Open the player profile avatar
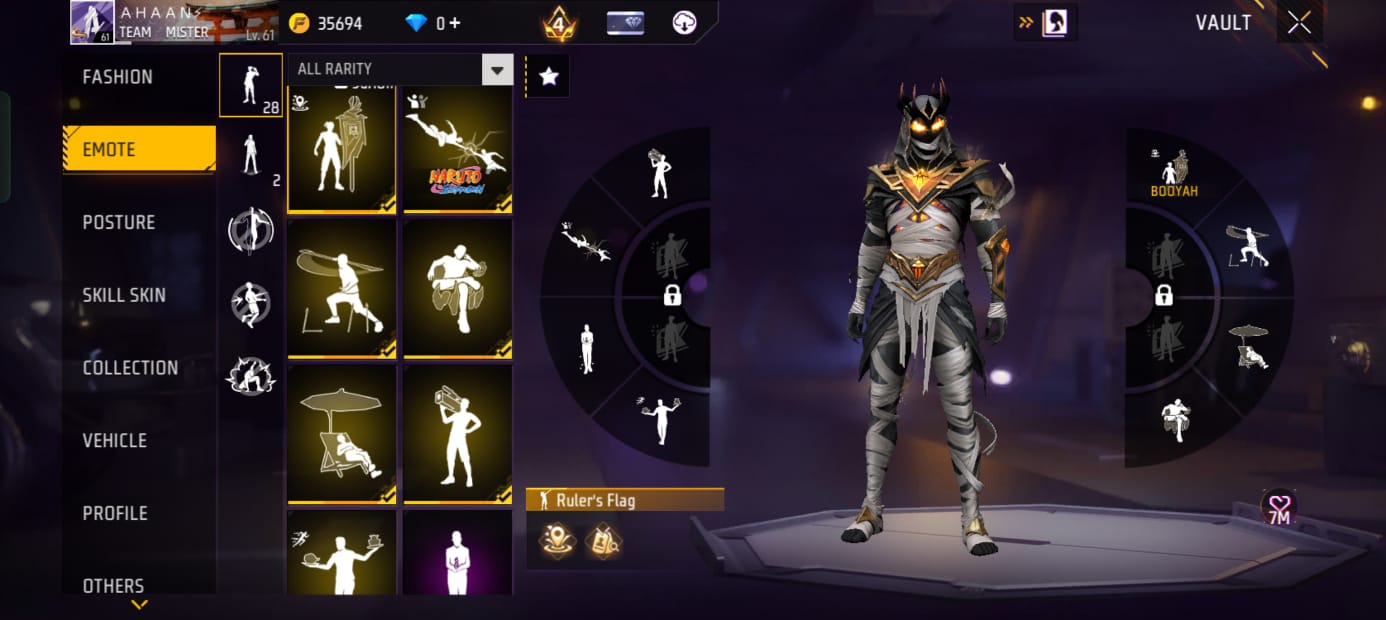Viewport: 1386px width, 620px height. tap(92, 22)
